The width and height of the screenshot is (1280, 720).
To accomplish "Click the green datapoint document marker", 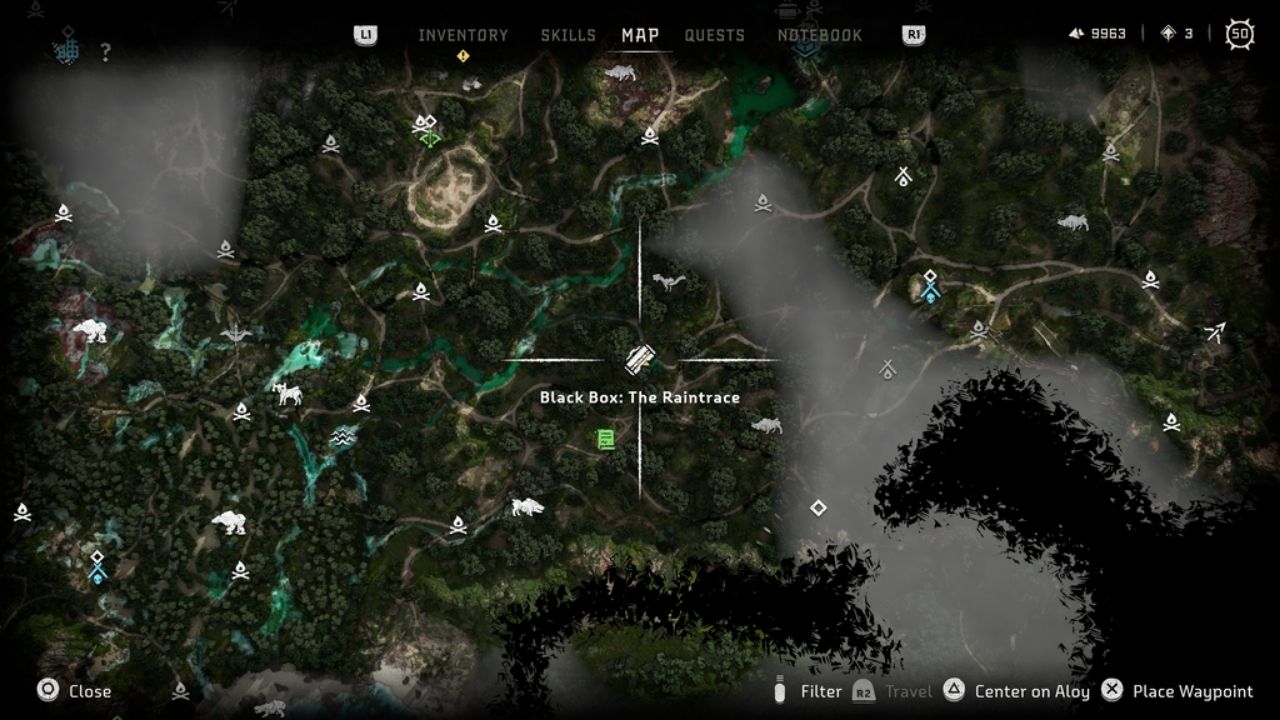I will pos(605,439).
